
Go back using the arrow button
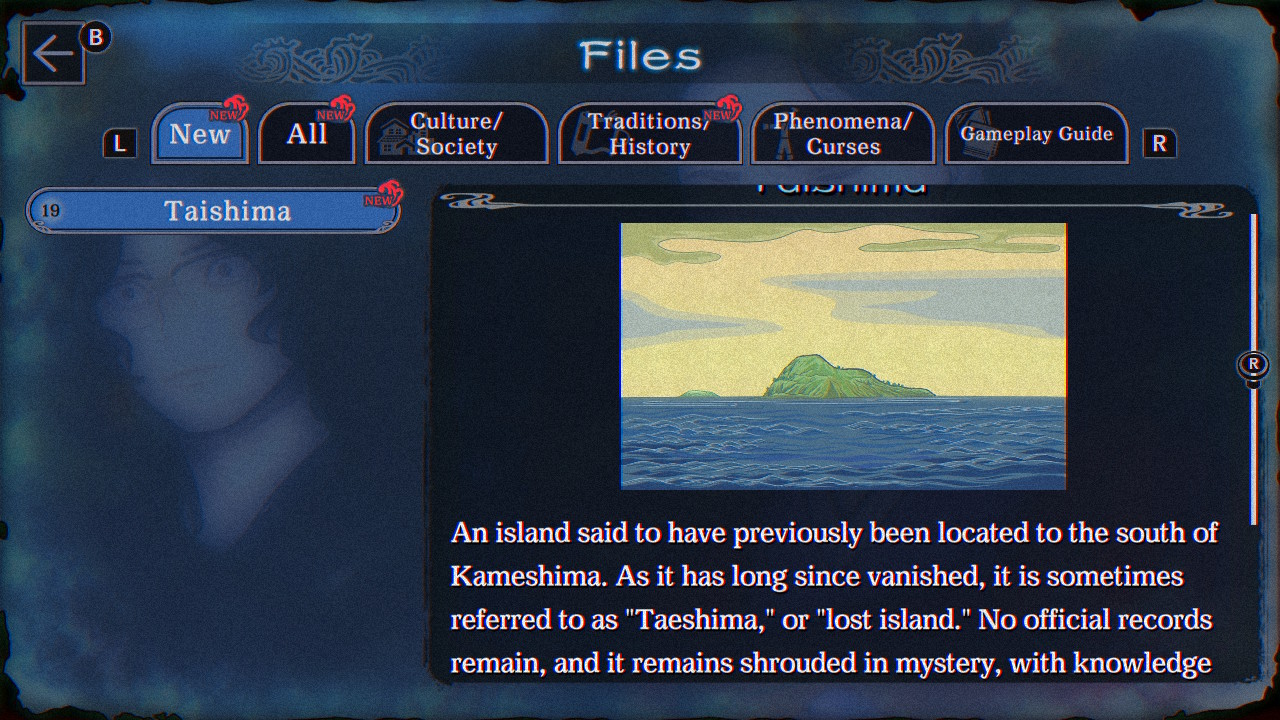tap(53, 54)
